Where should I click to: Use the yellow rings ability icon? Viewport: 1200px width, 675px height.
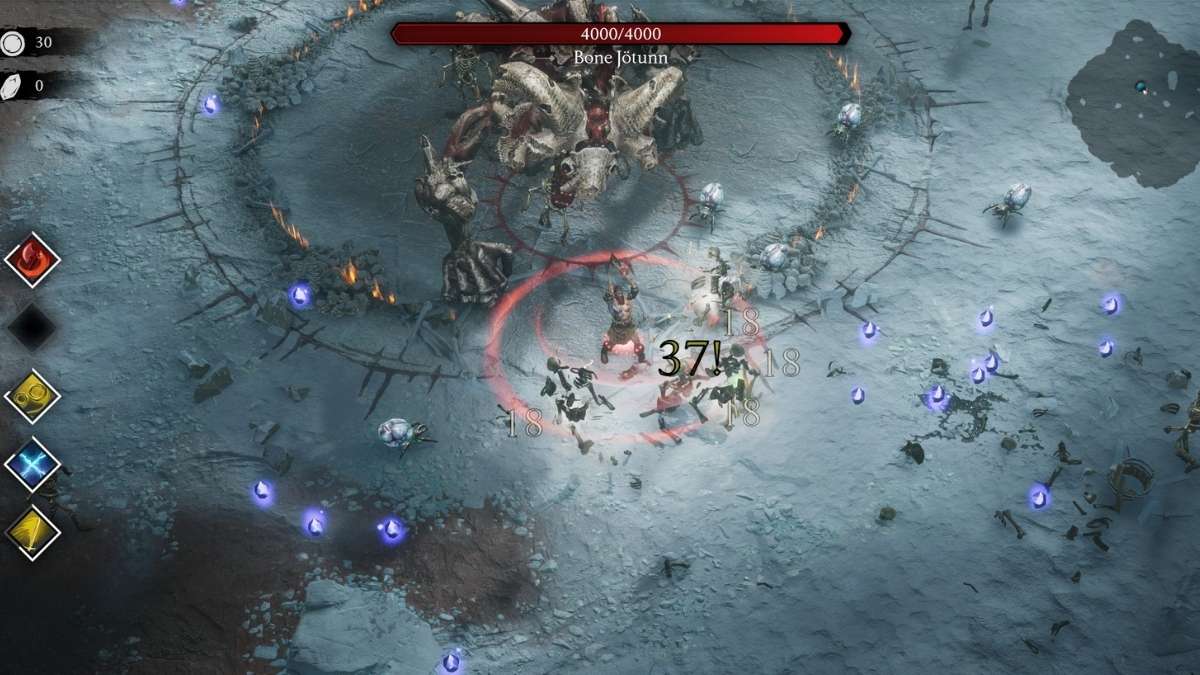(33, 397)
